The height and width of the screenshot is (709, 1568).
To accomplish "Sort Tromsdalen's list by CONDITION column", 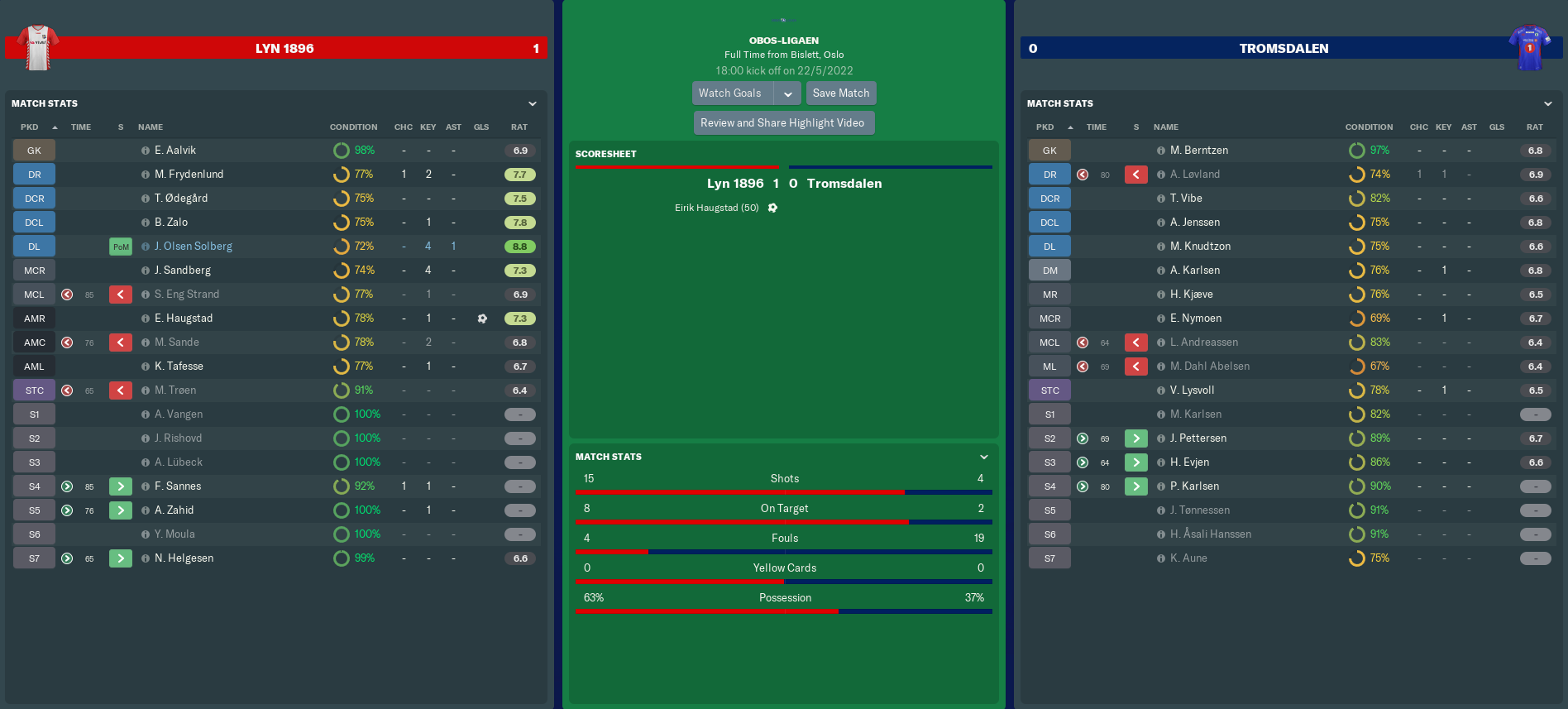I will click(1369, 127).
